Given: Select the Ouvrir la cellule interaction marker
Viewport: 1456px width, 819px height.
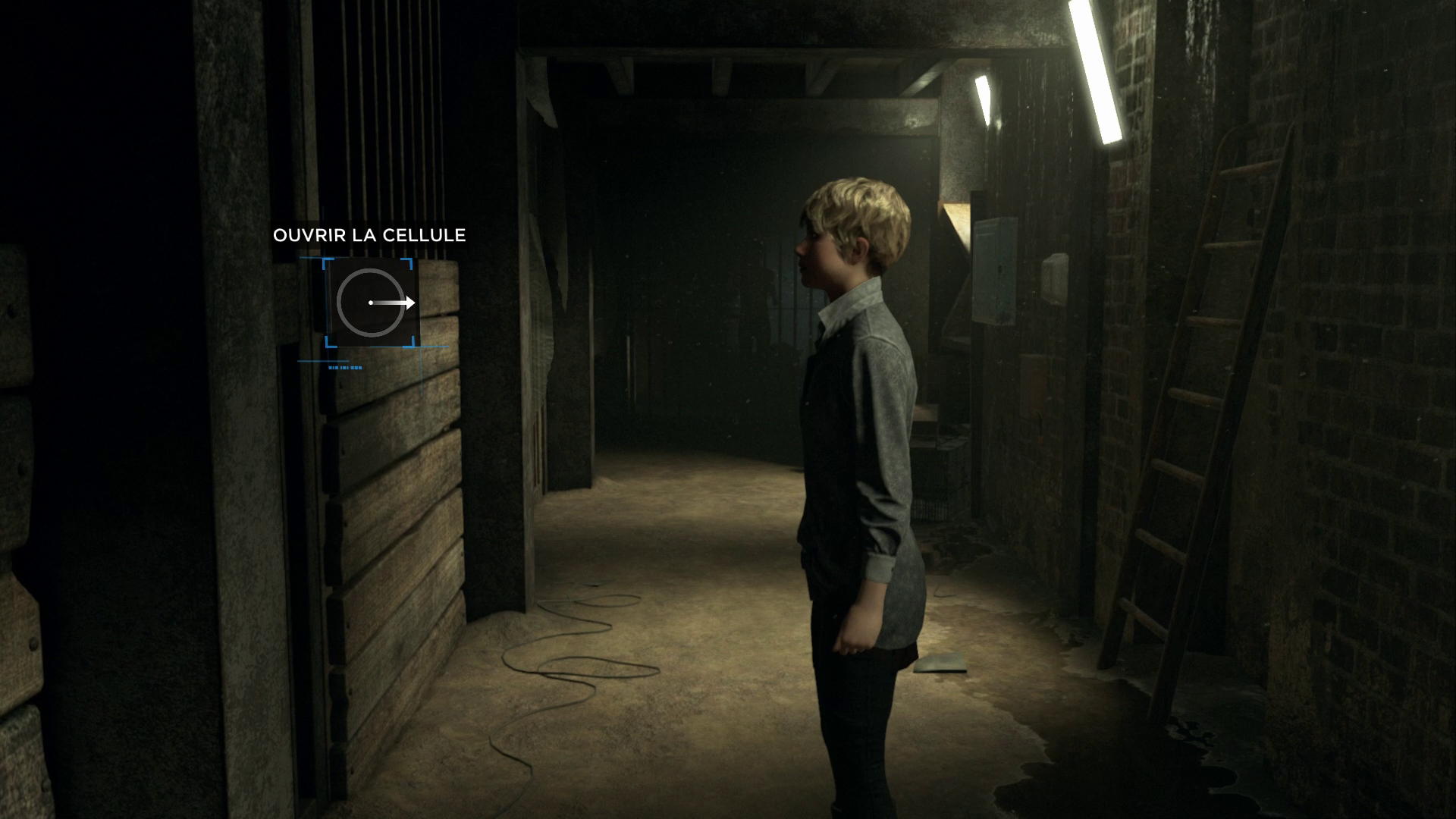Looking at the screenshot, I should [x=371, y=303].
